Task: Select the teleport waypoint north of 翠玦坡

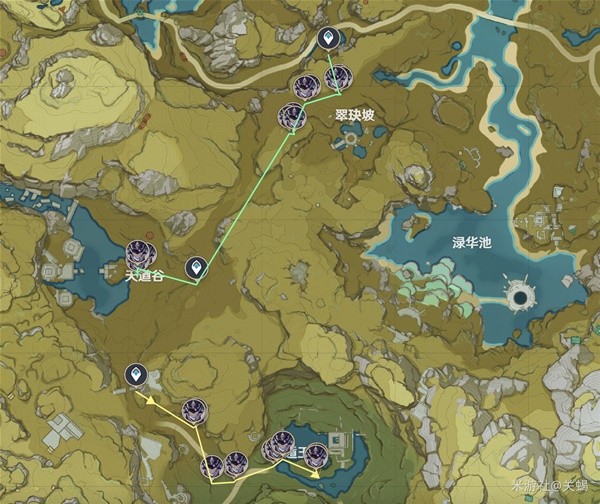Action: (x=327, y=39)
